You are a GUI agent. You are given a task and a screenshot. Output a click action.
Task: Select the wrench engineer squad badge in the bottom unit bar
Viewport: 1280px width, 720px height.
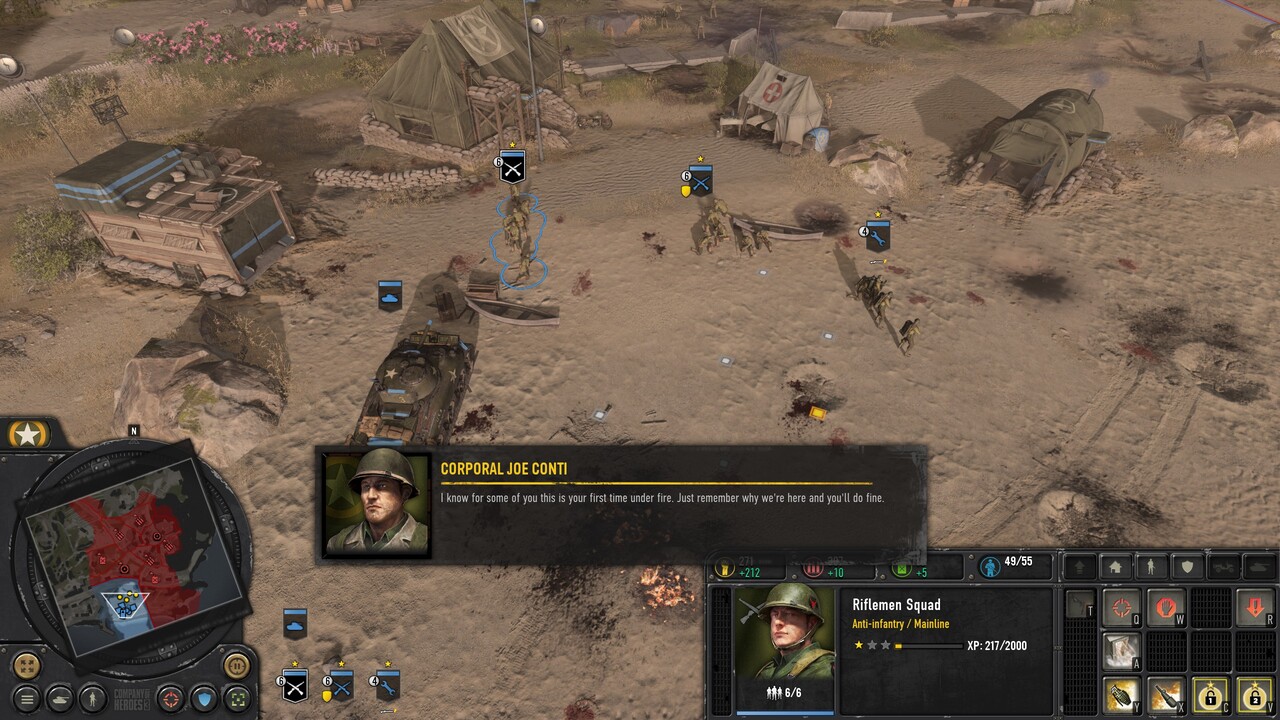click(387, 686)
